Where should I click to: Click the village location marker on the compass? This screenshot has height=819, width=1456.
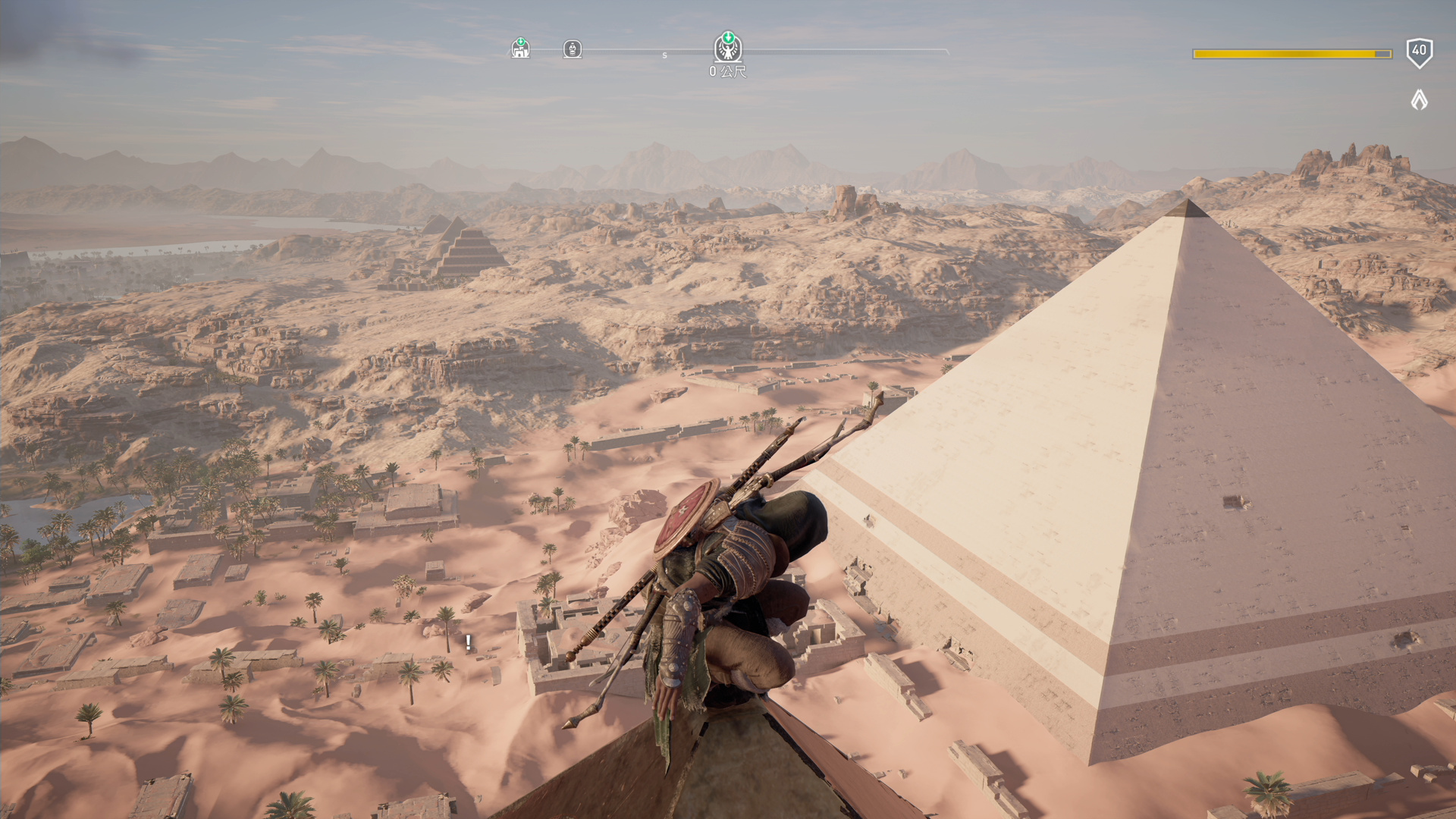520,49
